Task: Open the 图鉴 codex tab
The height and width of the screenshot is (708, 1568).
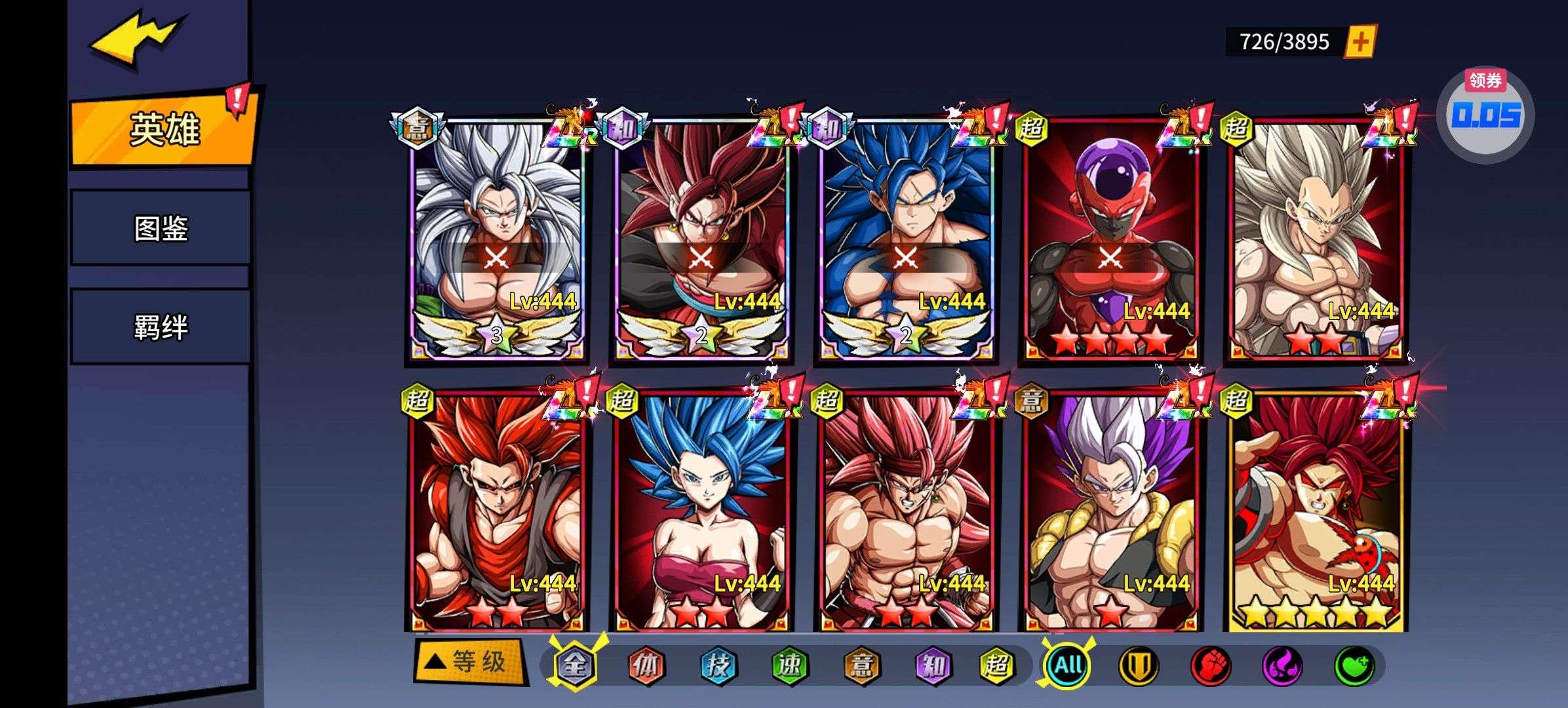Action: pyautogui.click(x=161, y=228)
